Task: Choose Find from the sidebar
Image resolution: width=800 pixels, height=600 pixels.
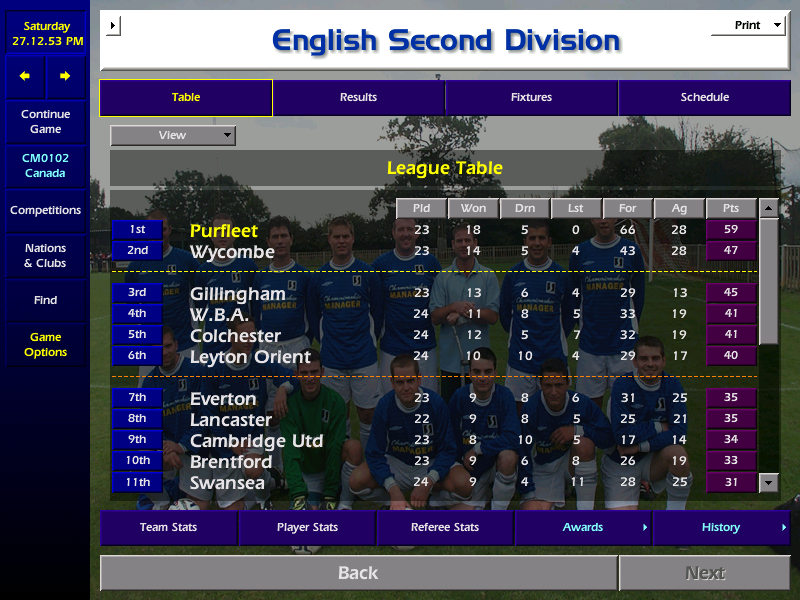Action: (45, 300)
